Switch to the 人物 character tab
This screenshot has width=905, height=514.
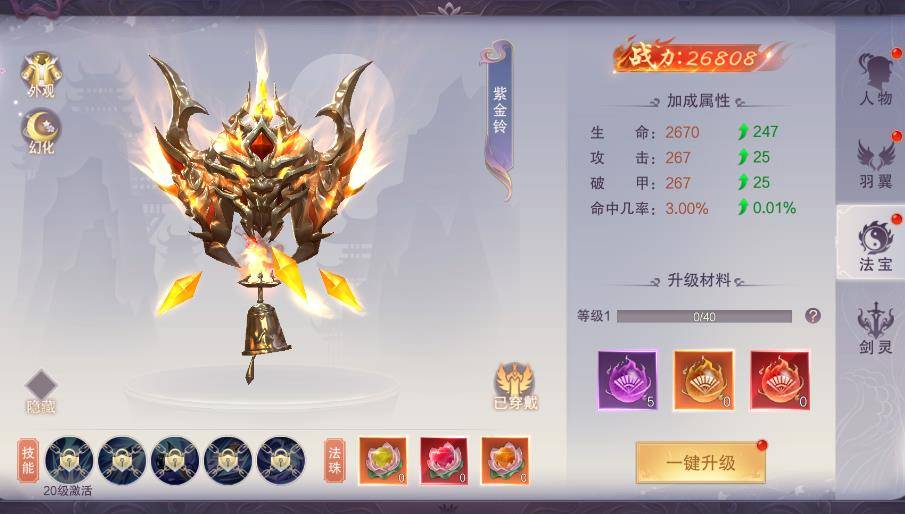click(x=874, y=79)
